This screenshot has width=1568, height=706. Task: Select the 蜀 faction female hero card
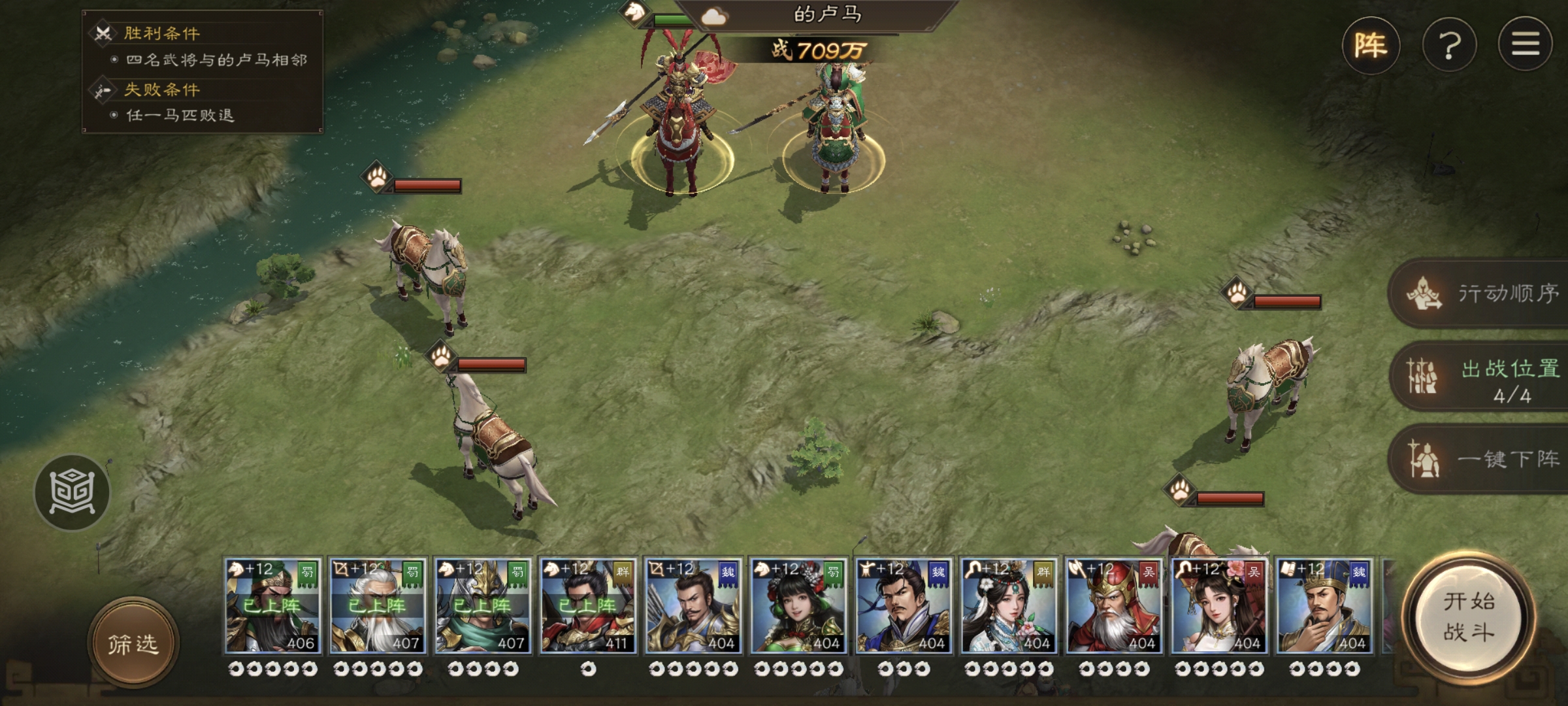798,606
